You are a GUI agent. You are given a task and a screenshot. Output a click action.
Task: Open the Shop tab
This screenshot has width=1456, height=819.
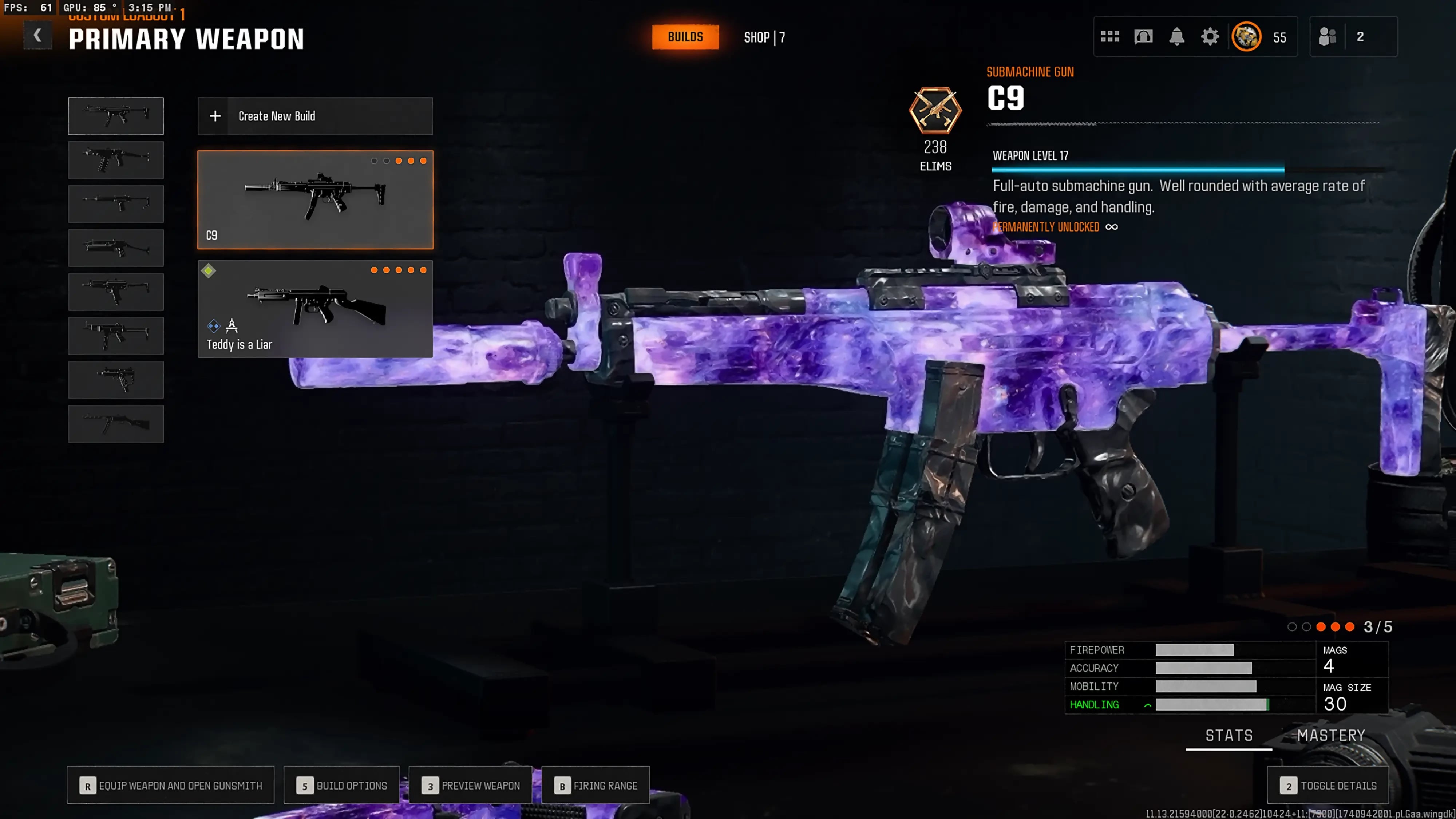point(764,37)
